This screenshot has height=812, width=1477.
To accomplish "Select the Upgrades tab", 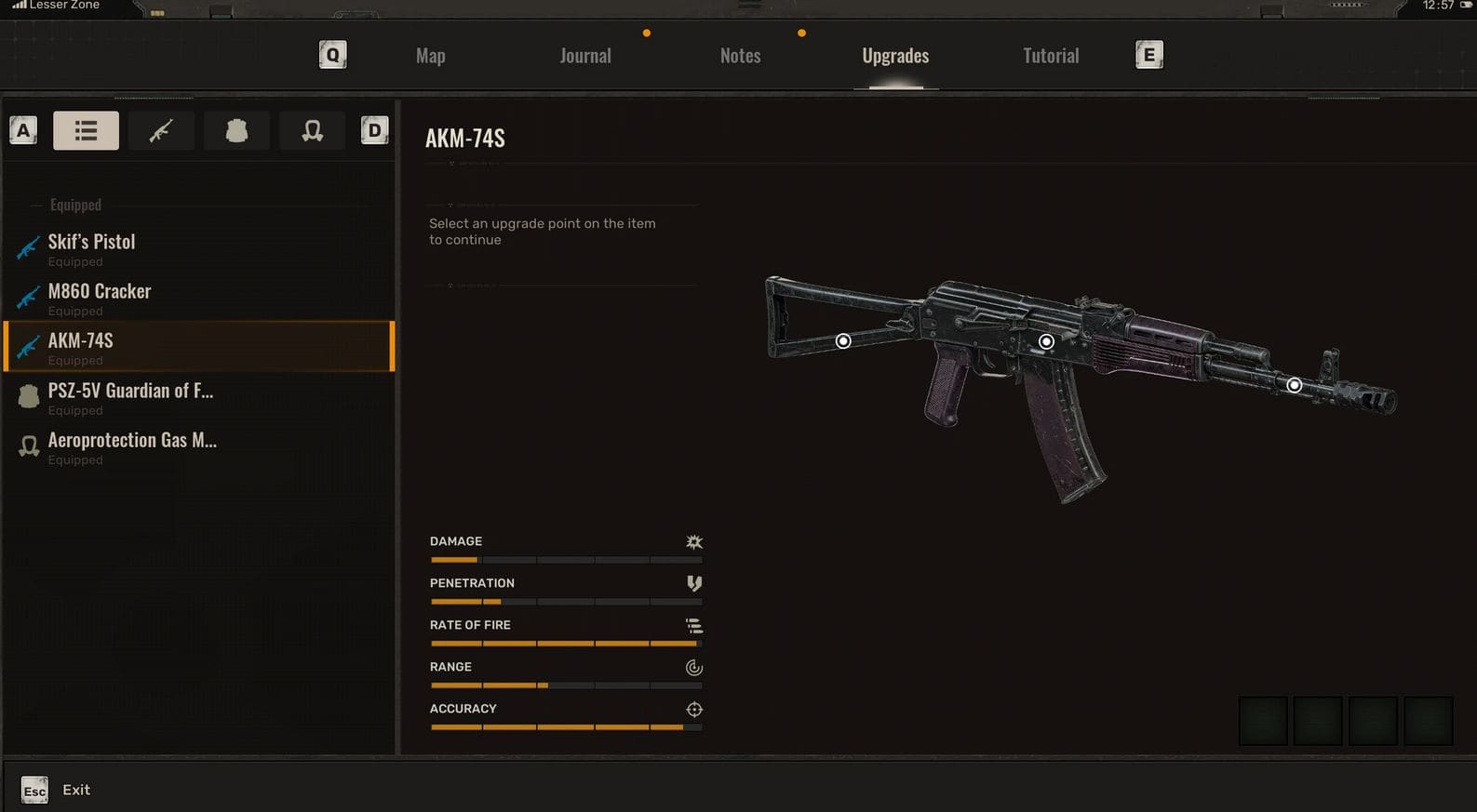I will (895, 56).
